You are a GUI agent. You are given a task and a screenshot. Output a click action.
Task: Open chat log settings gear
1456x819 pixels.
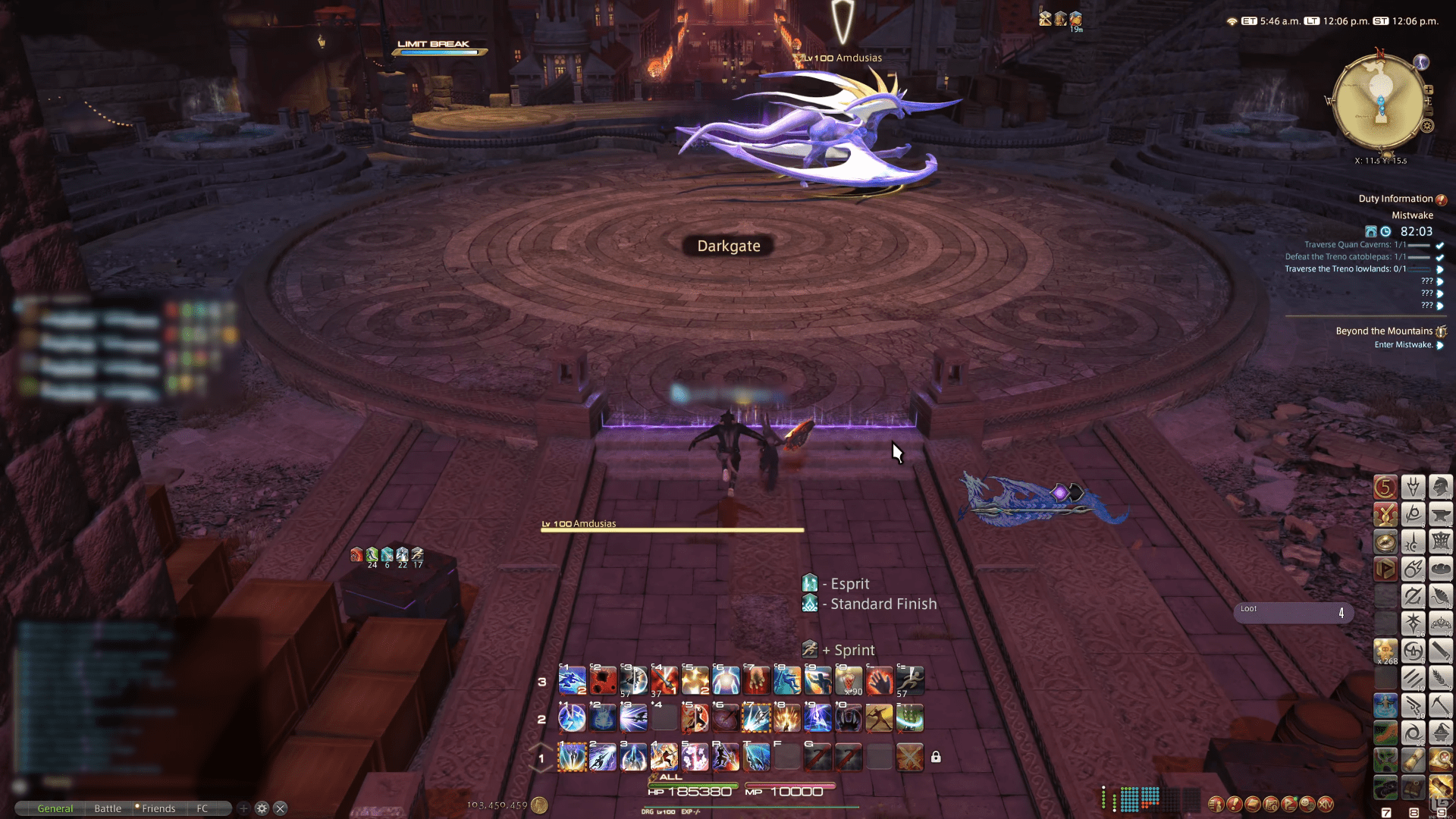(262, 808)
